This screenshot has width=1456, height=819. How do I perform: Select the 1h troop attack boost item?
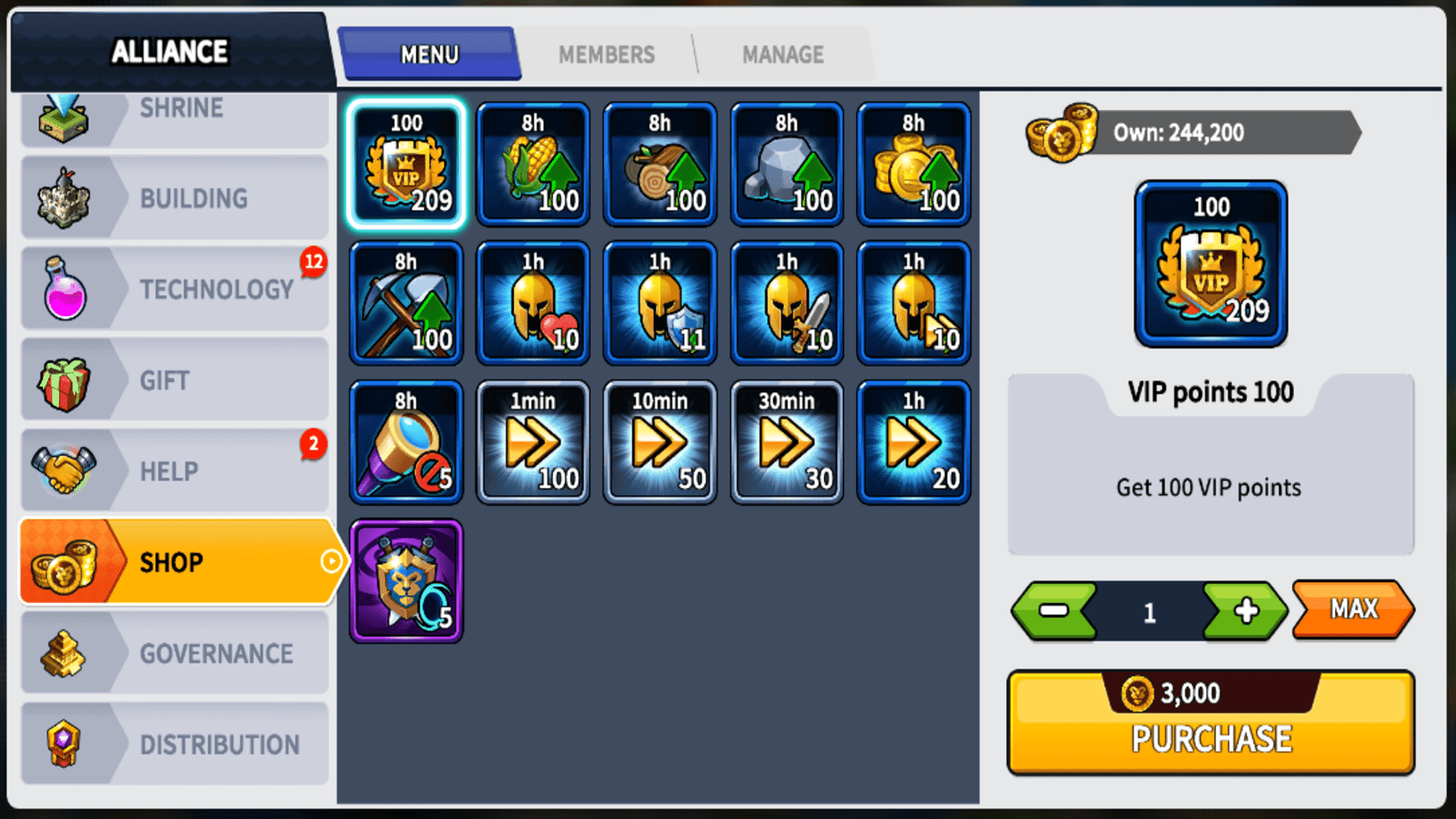tap(786, 302)
